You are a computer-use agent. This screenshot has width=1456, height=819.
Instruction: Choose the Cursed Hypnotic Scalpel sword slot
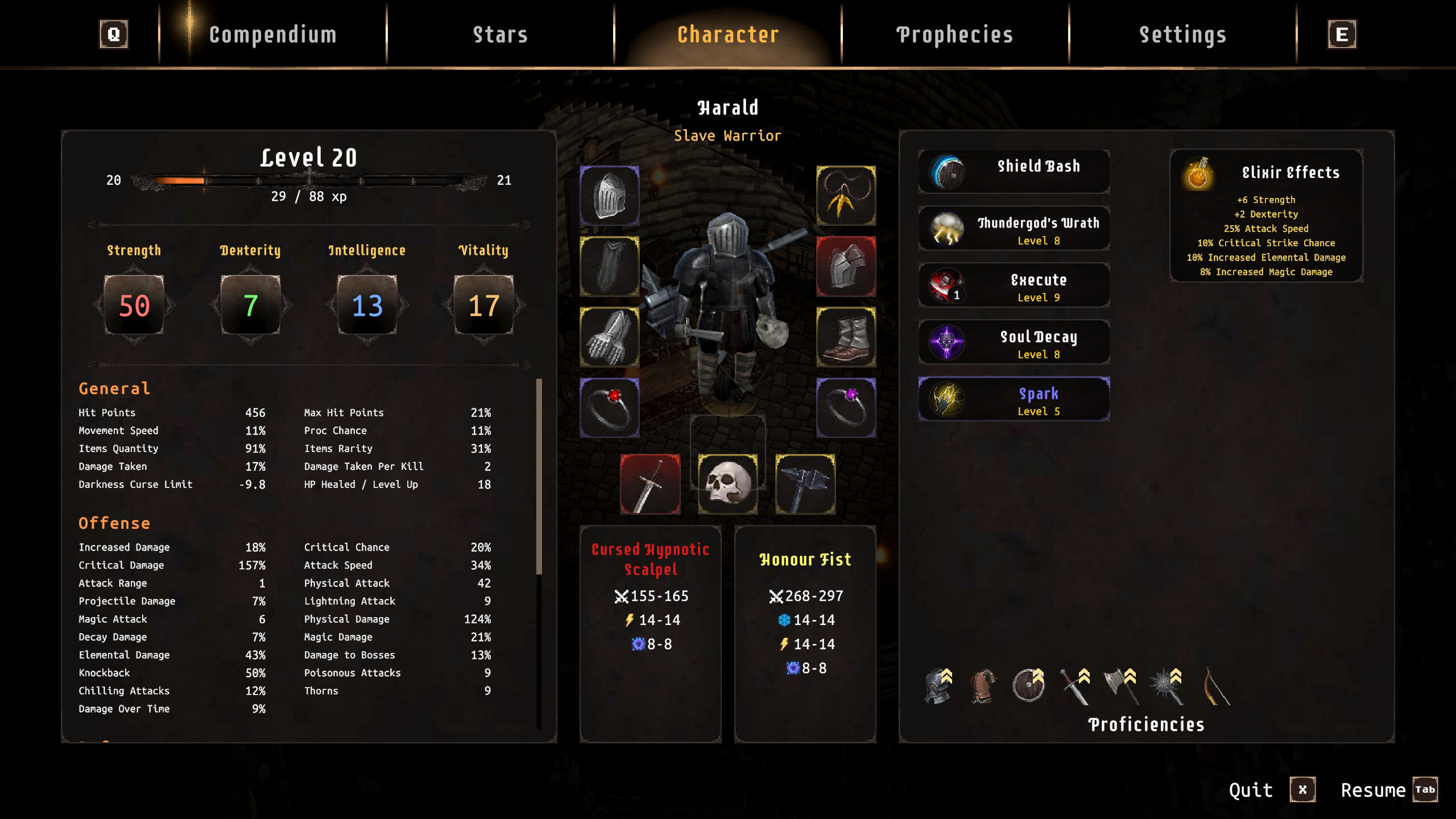click(650, 484)
